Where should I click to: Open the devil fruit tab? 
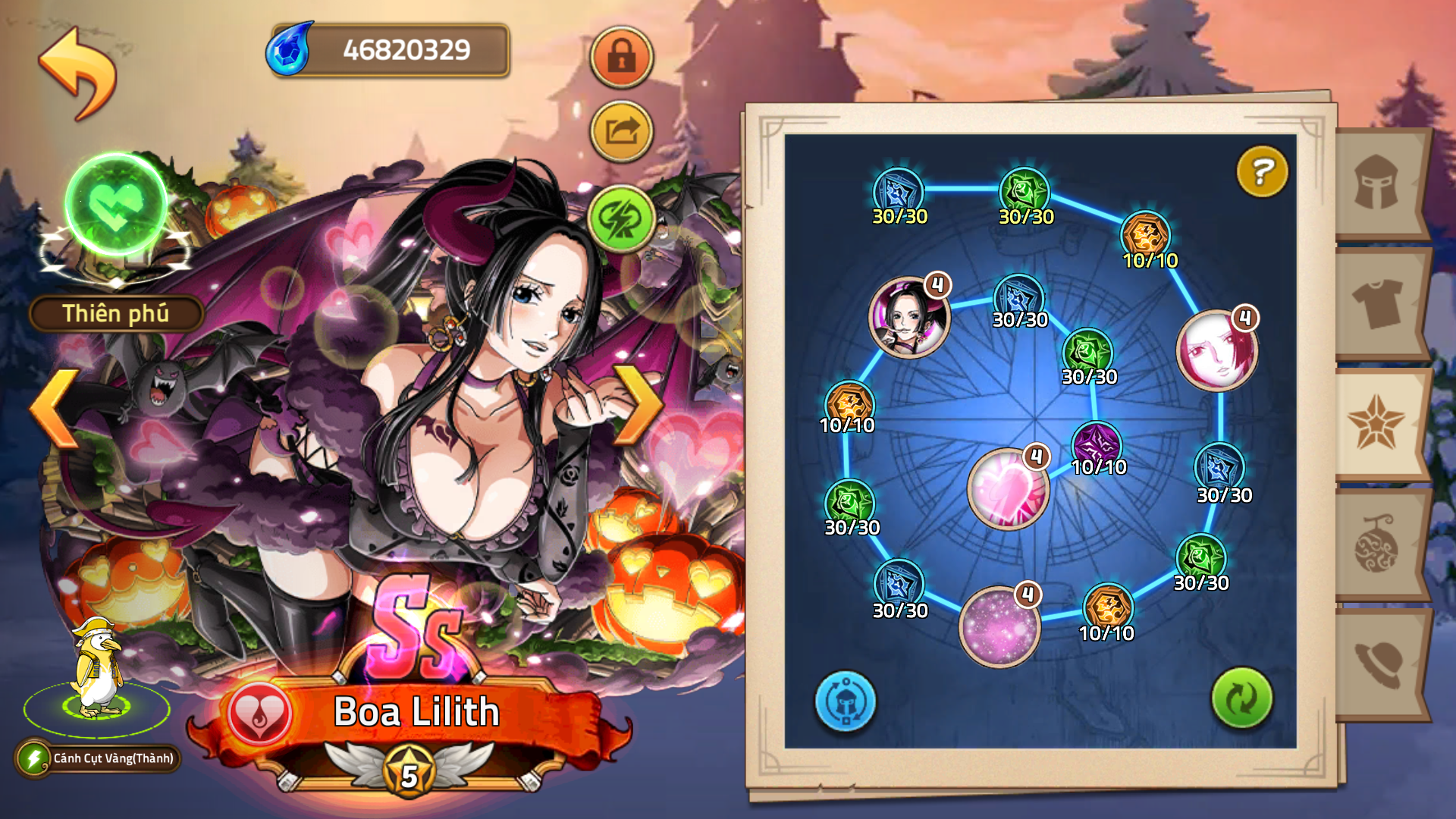coord(1376,543)
